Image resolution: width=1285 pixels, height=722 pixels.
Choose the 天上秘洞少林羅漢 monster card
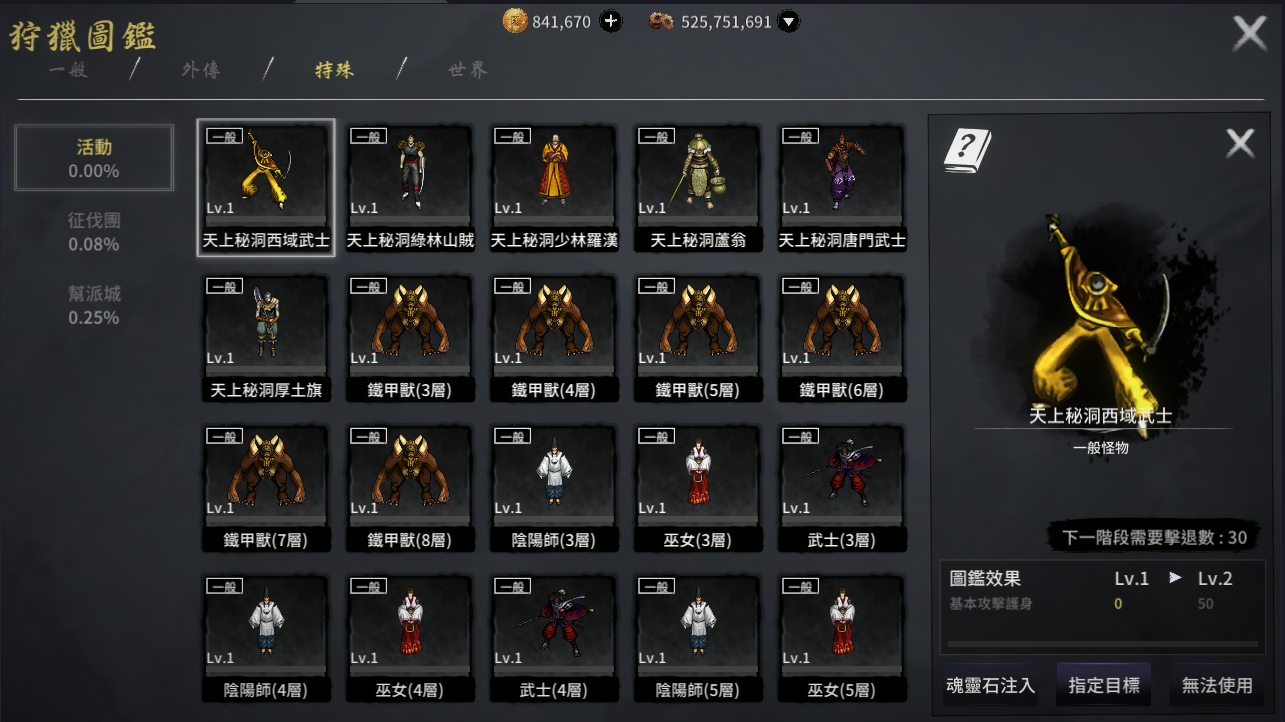[x=554, y=187]
